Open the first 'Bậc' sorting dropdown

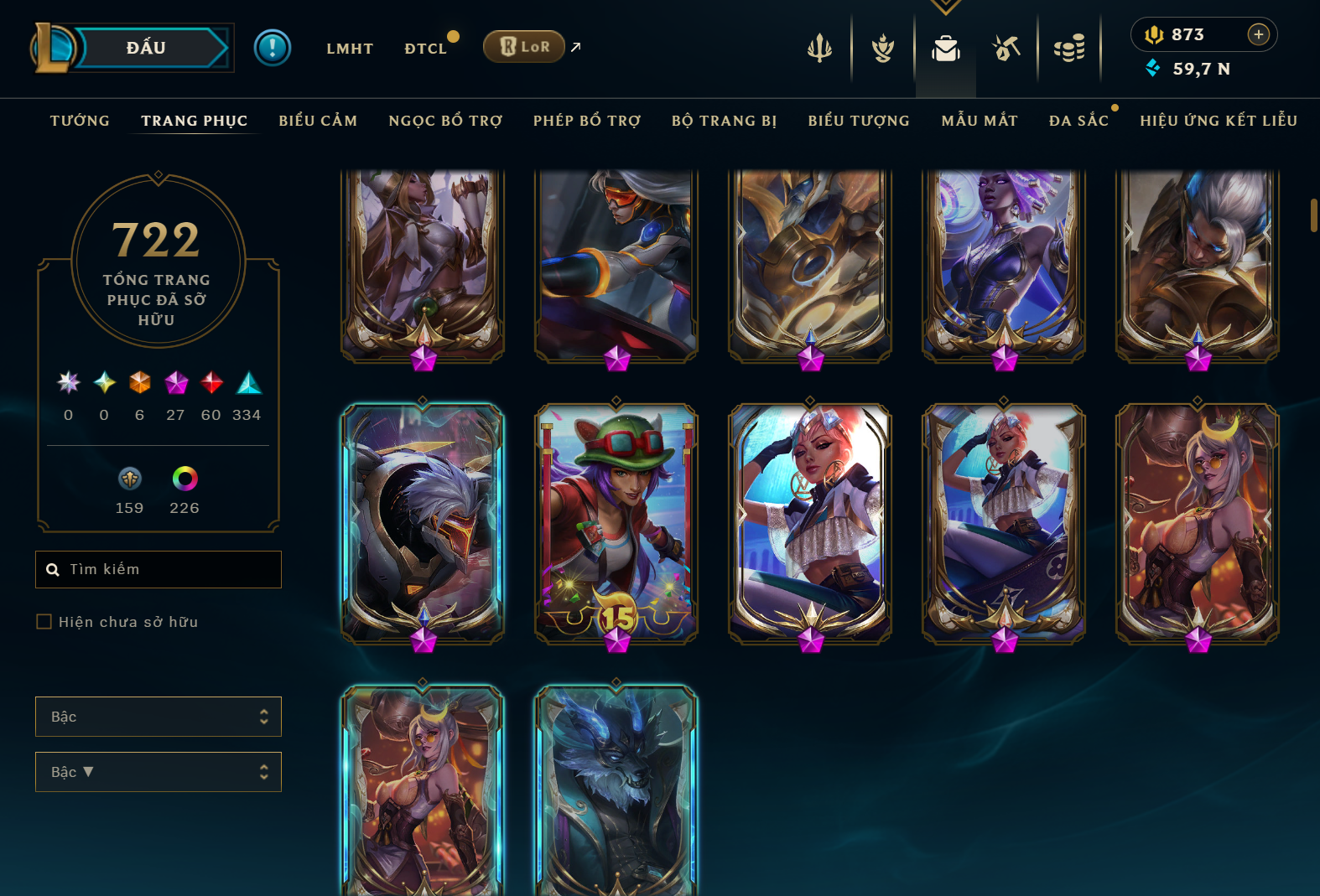click(x=159, y=717)
